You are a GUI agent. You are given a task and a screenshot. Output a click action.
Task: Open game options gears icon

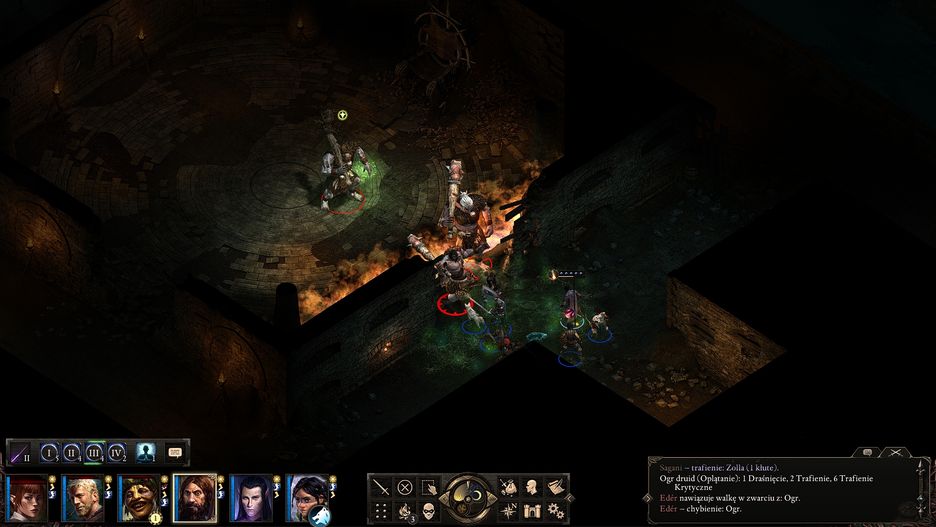click(557, 512)
